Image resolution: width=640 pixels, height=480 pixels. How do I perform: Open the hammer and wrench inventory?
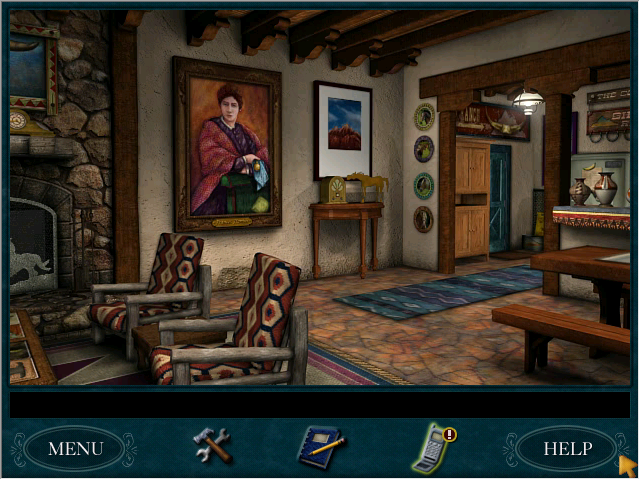click(x=212, y=445)
